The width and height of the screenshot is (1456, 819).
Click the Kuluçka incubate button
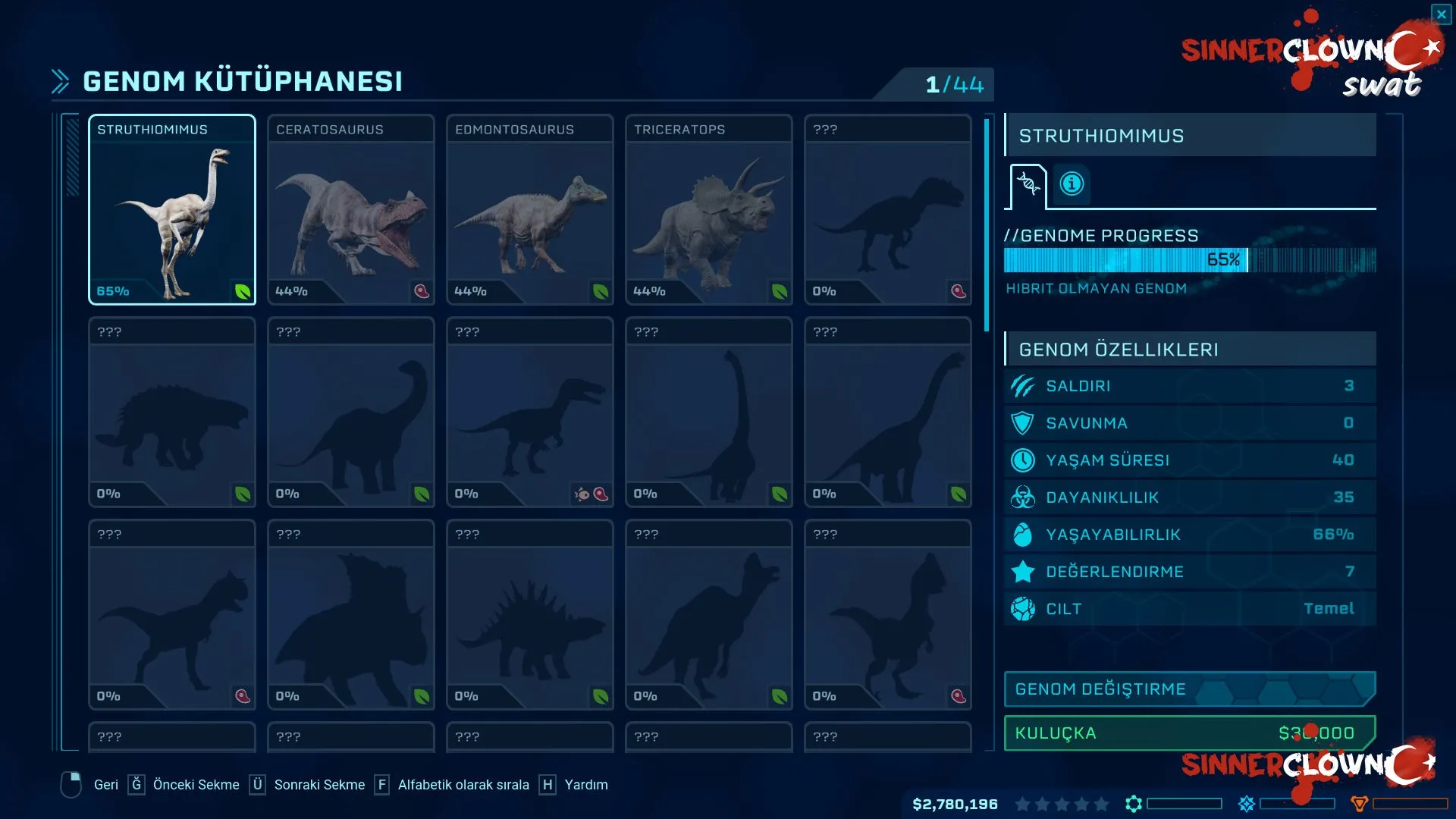(x=1189, y=733)
